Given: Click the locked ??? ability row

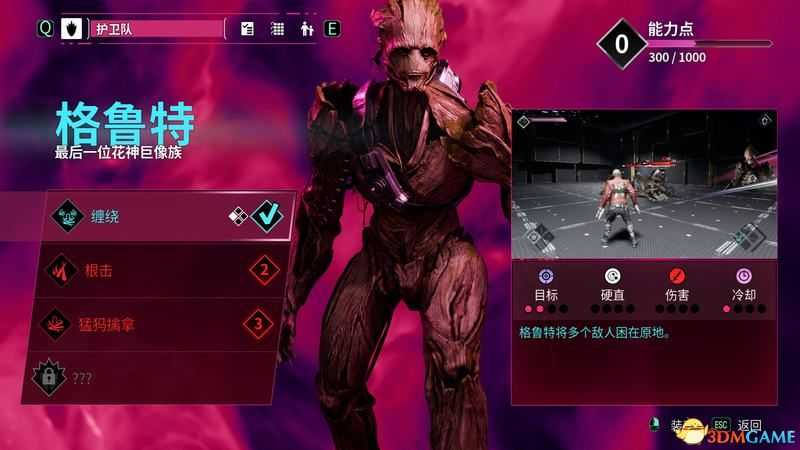Looking at the screenshot, I should (160, 377).
